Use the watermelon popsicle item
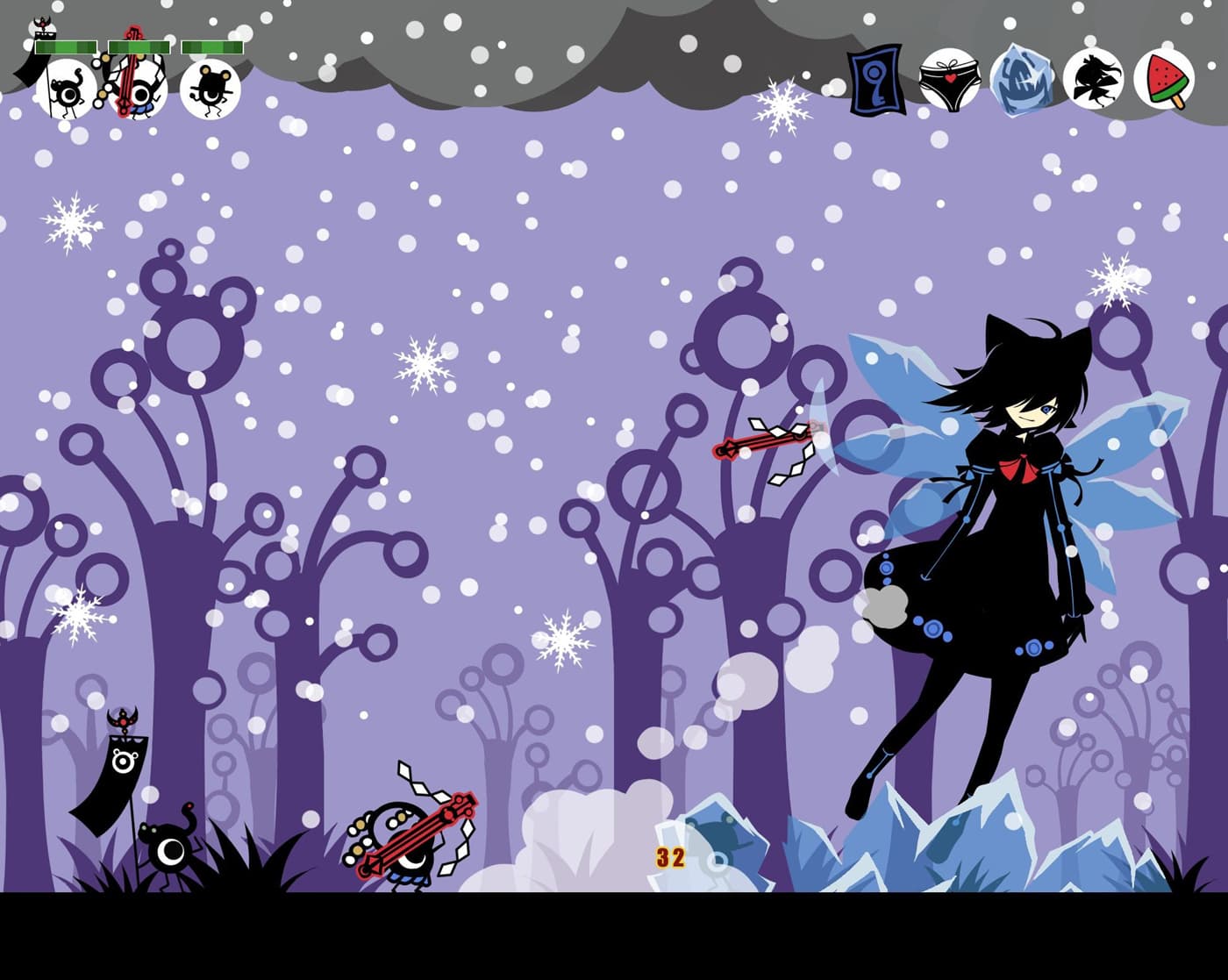 click(1163, 81)
